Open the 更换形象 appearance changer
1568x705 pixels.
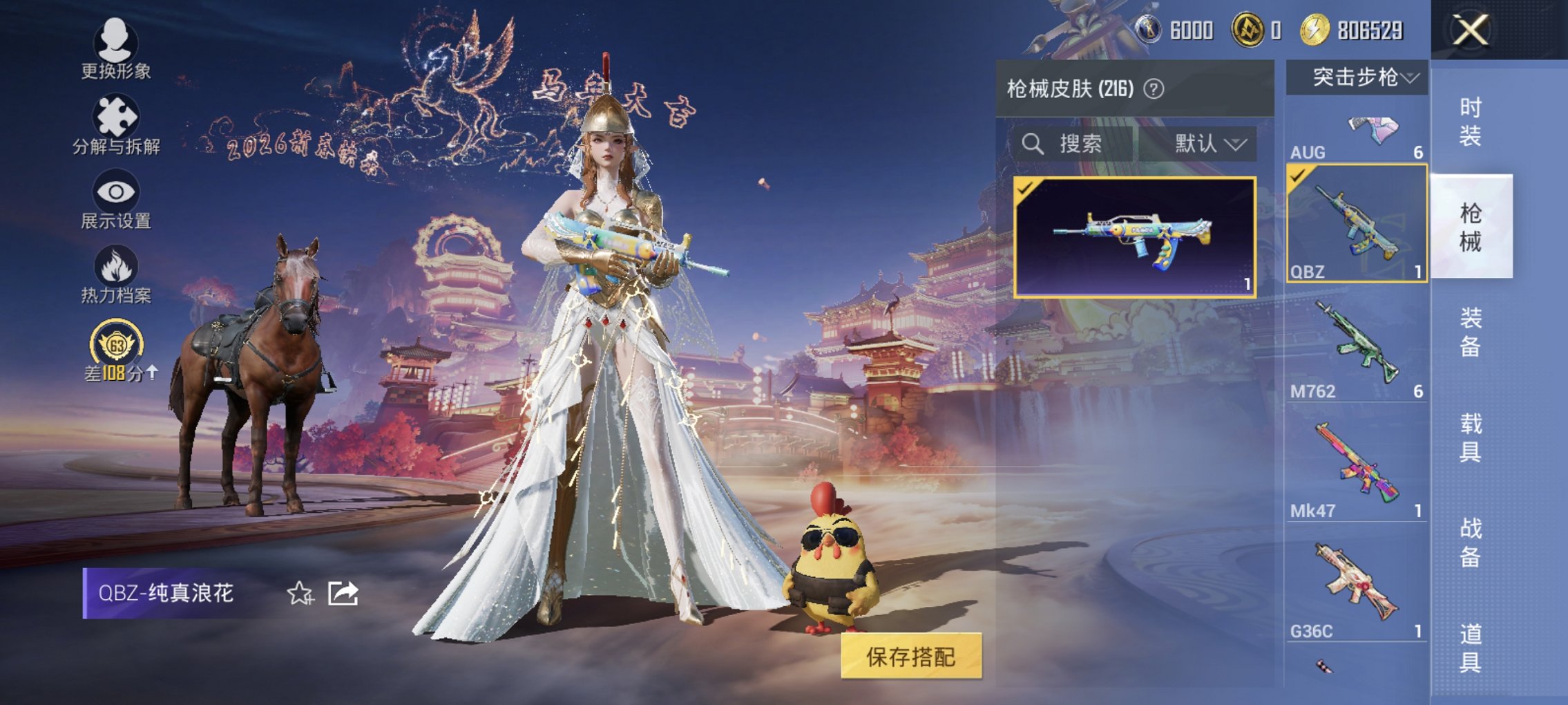pos(117,52)
